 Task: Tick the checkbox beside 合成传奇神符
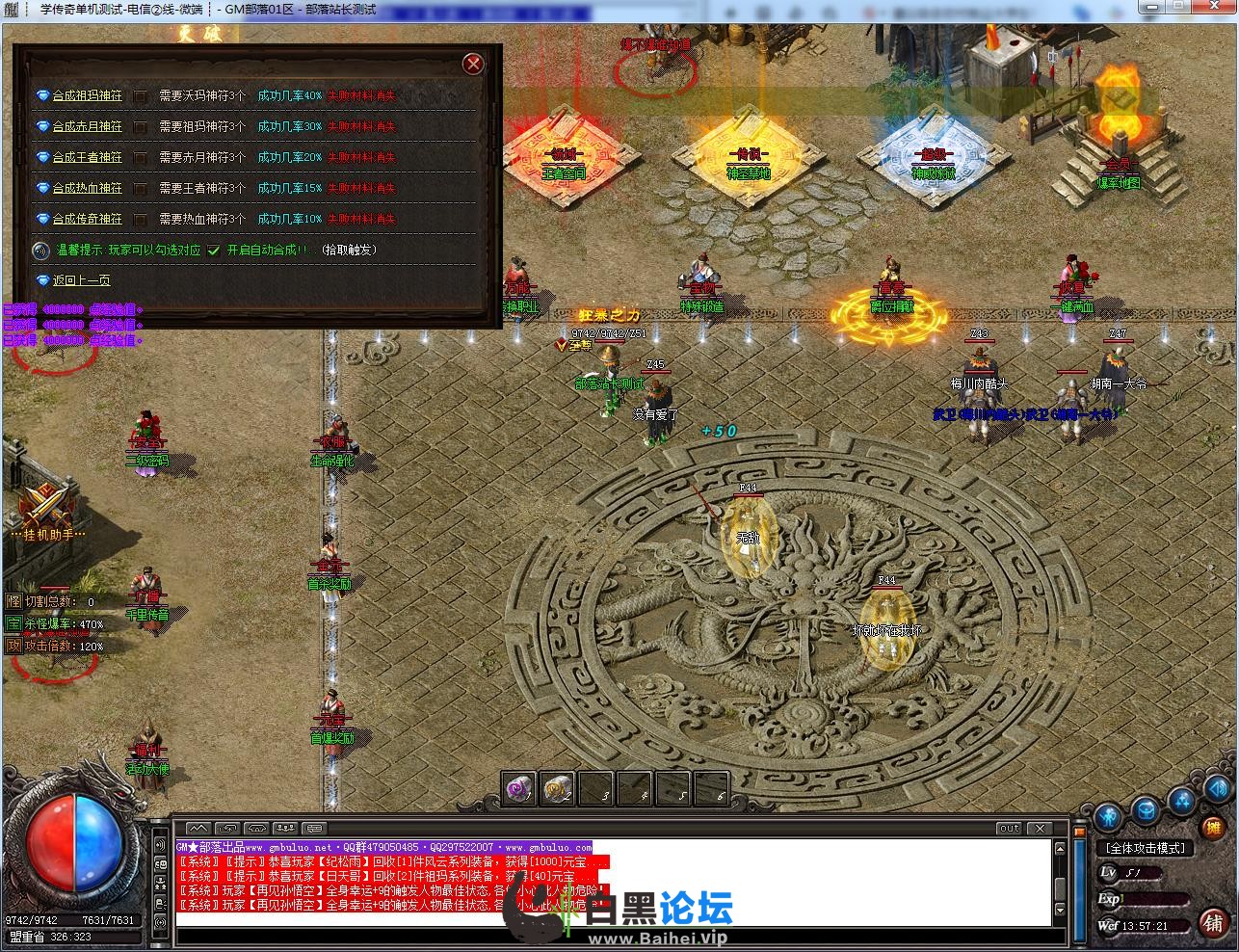[141, 220]
